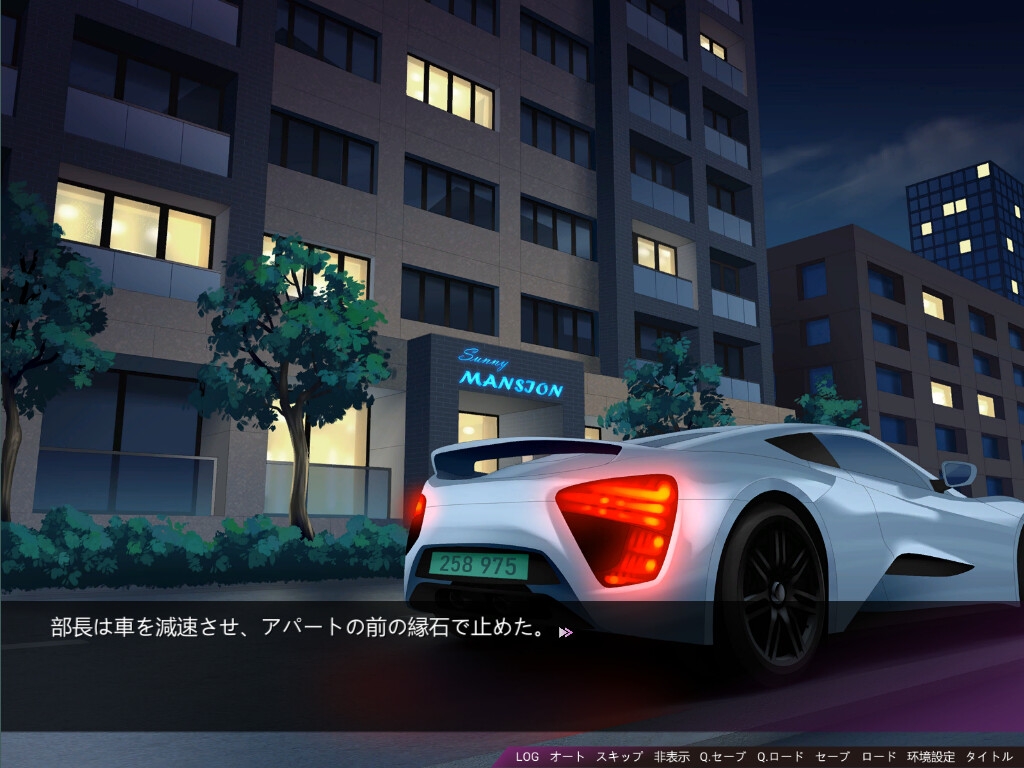The height and width of the screenshot is (768, 1024).
Task: Open the ロード load menu
Action: [879, 757]
